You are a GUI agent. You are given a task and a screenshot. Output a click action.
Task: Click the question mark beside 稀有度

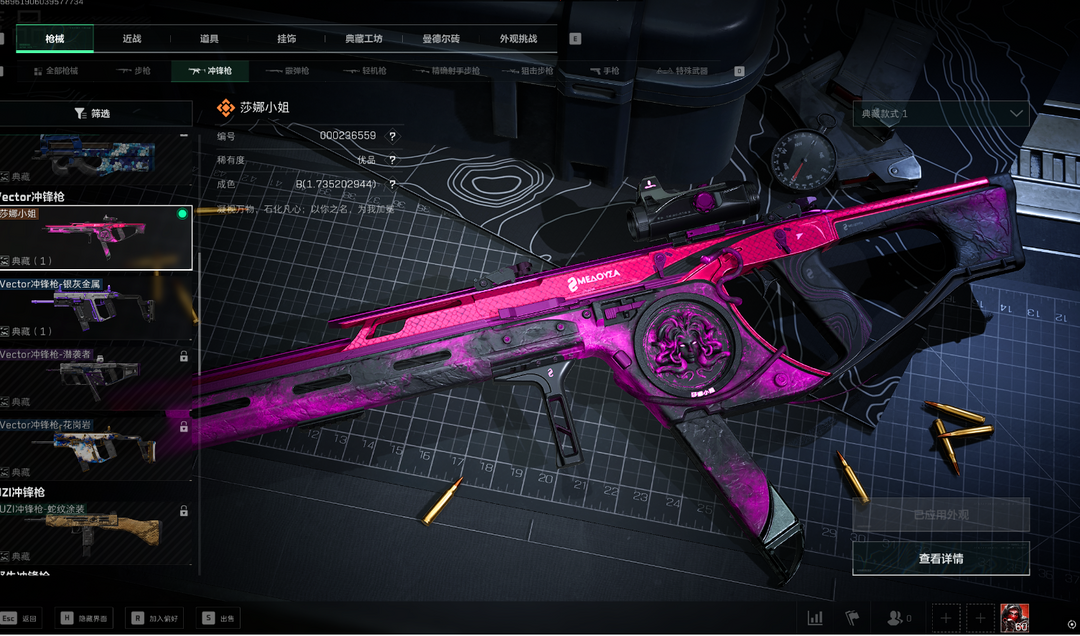392,160
